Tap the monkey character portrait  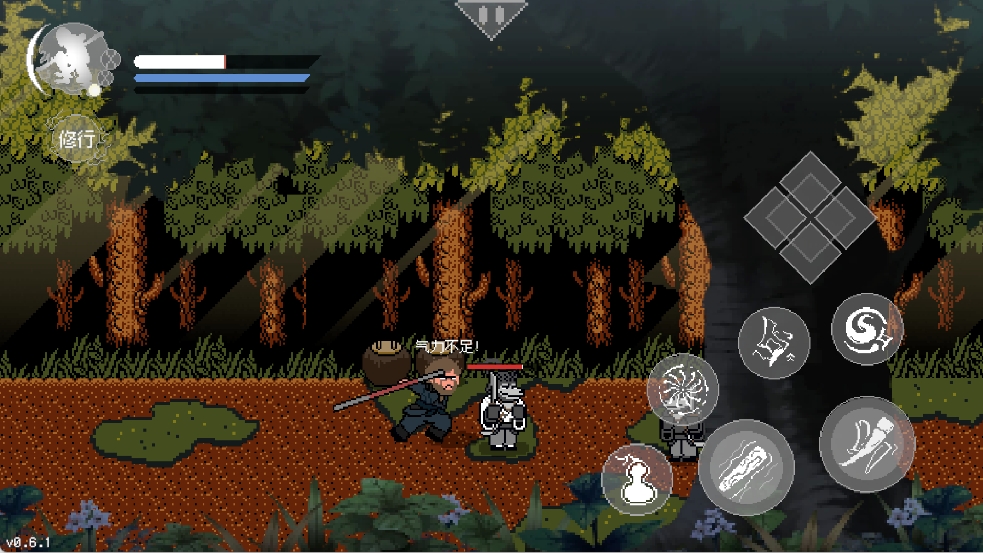click(68, 60)
